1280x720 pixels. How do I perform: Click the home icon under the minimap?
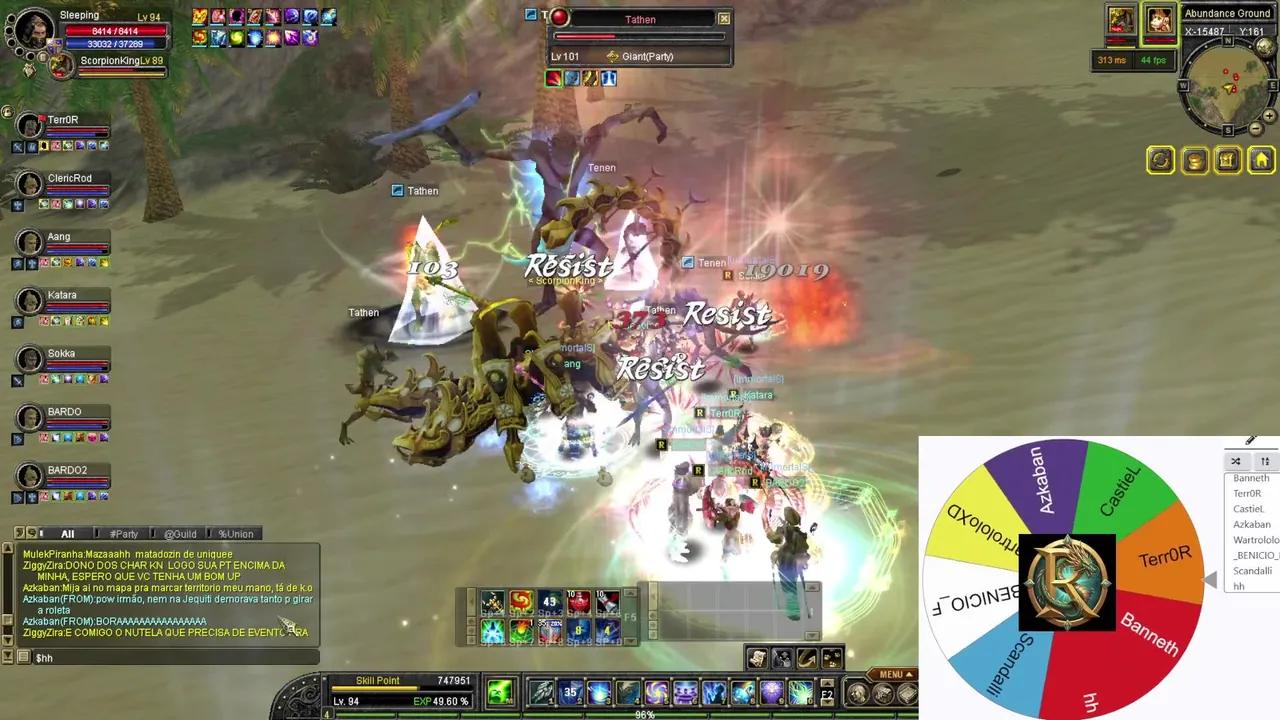click(x=1261, y=160)
